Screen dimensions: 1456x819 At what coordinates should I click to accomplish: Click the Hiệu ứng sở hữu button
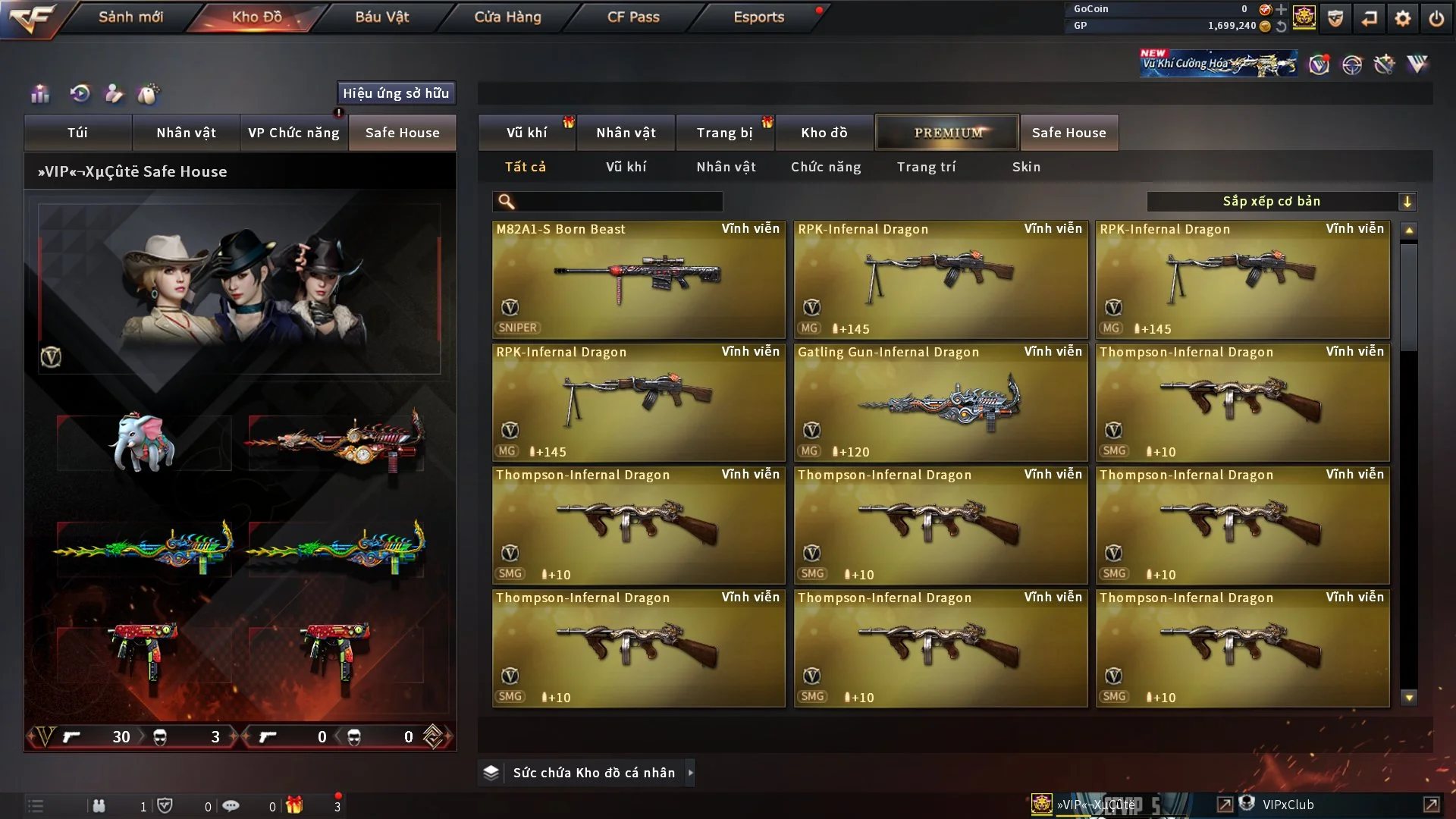point(396,93)
